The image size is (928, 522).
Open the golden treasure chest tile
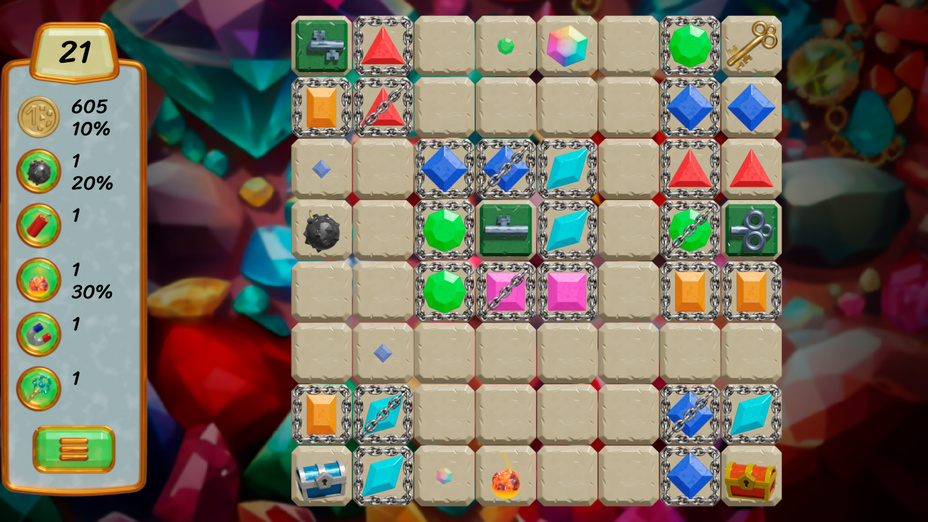751,477
